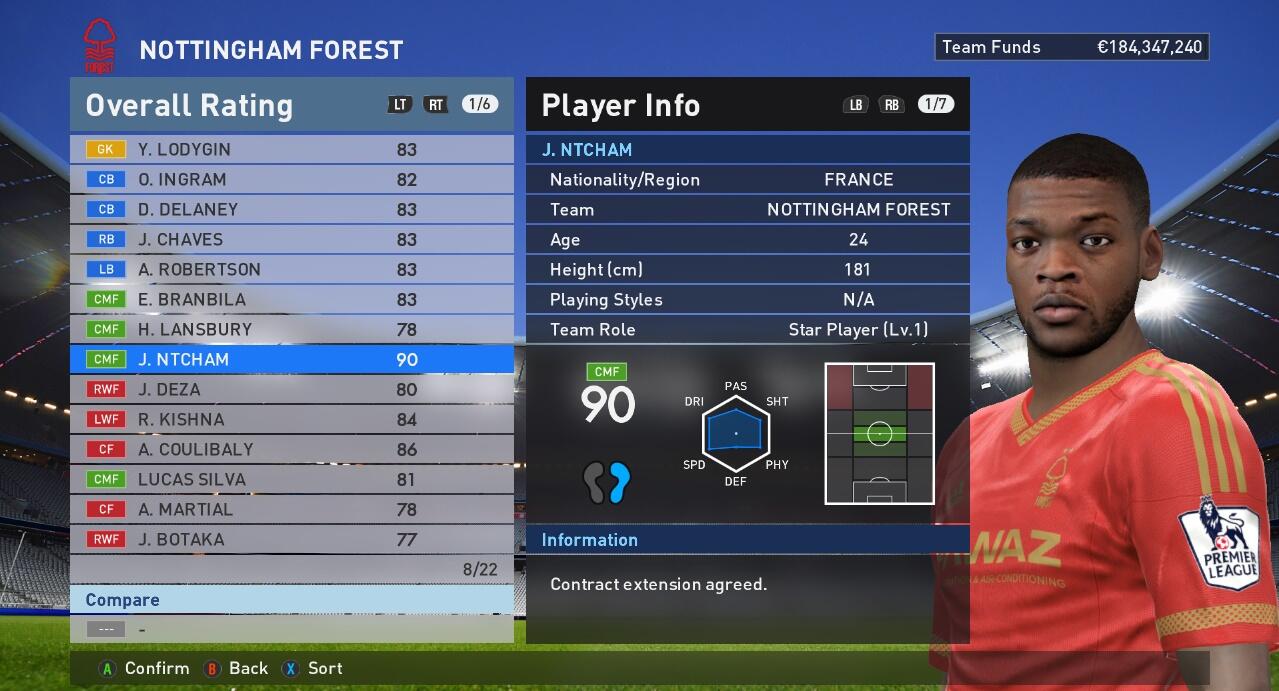Select H. Lansbury's row
The height and width of the screenshot is (691, 1279).
point(290,329)
